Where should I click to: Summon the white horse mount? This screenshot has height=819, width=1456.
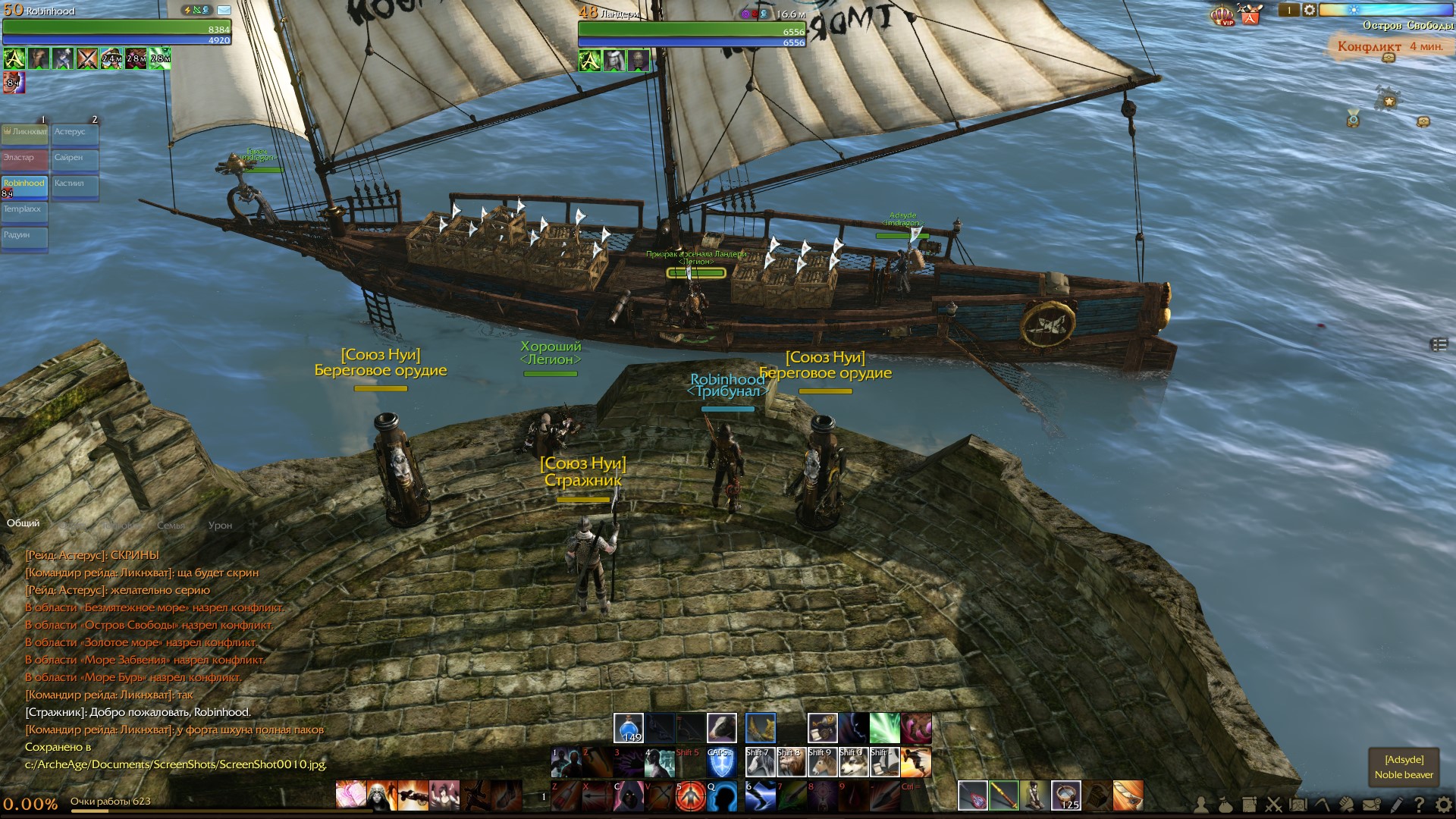click(x=760, y=762)
